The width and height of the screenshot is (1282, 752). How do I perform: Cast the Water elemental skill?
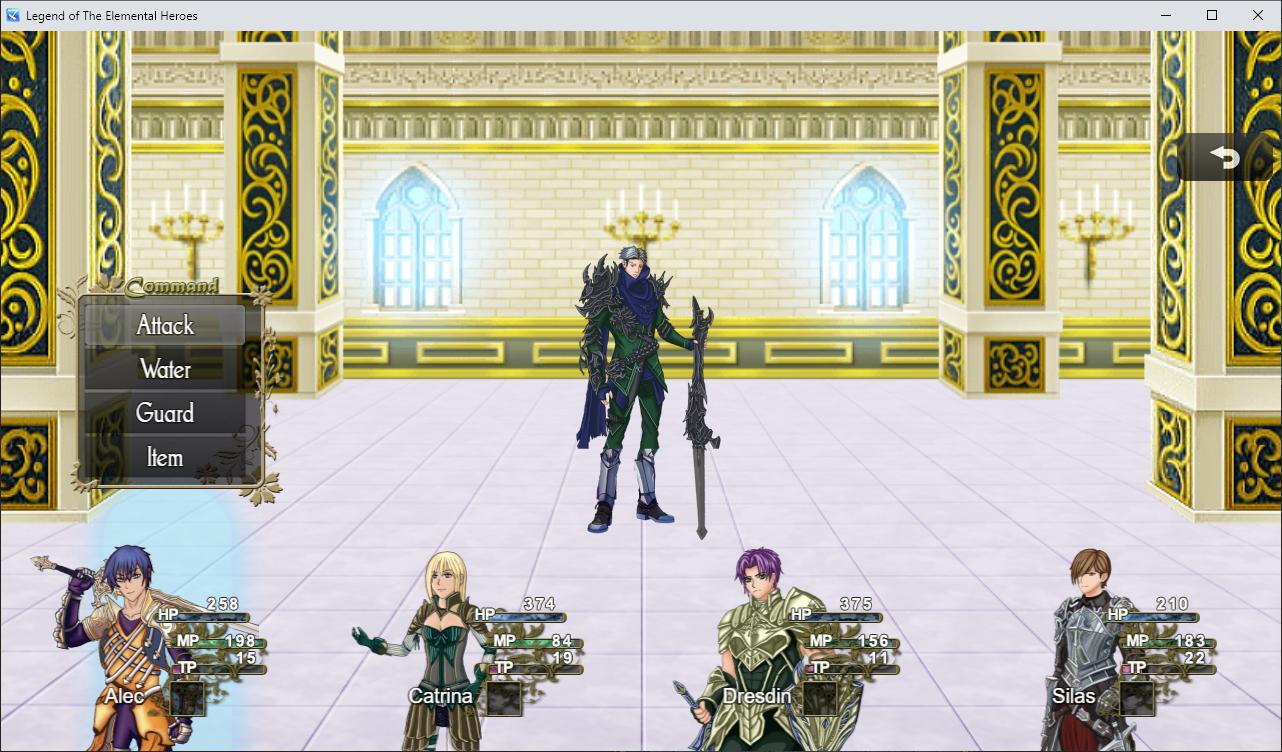click(x=164, y=369)
